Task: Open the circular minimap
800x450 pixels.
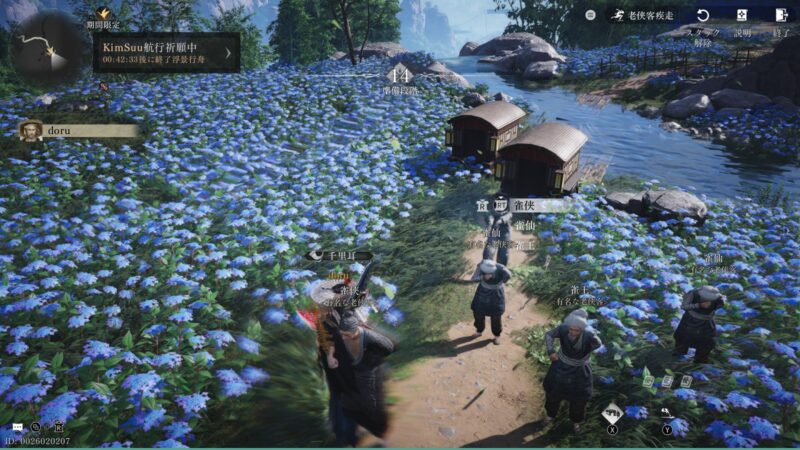Action: coord(48,48)
